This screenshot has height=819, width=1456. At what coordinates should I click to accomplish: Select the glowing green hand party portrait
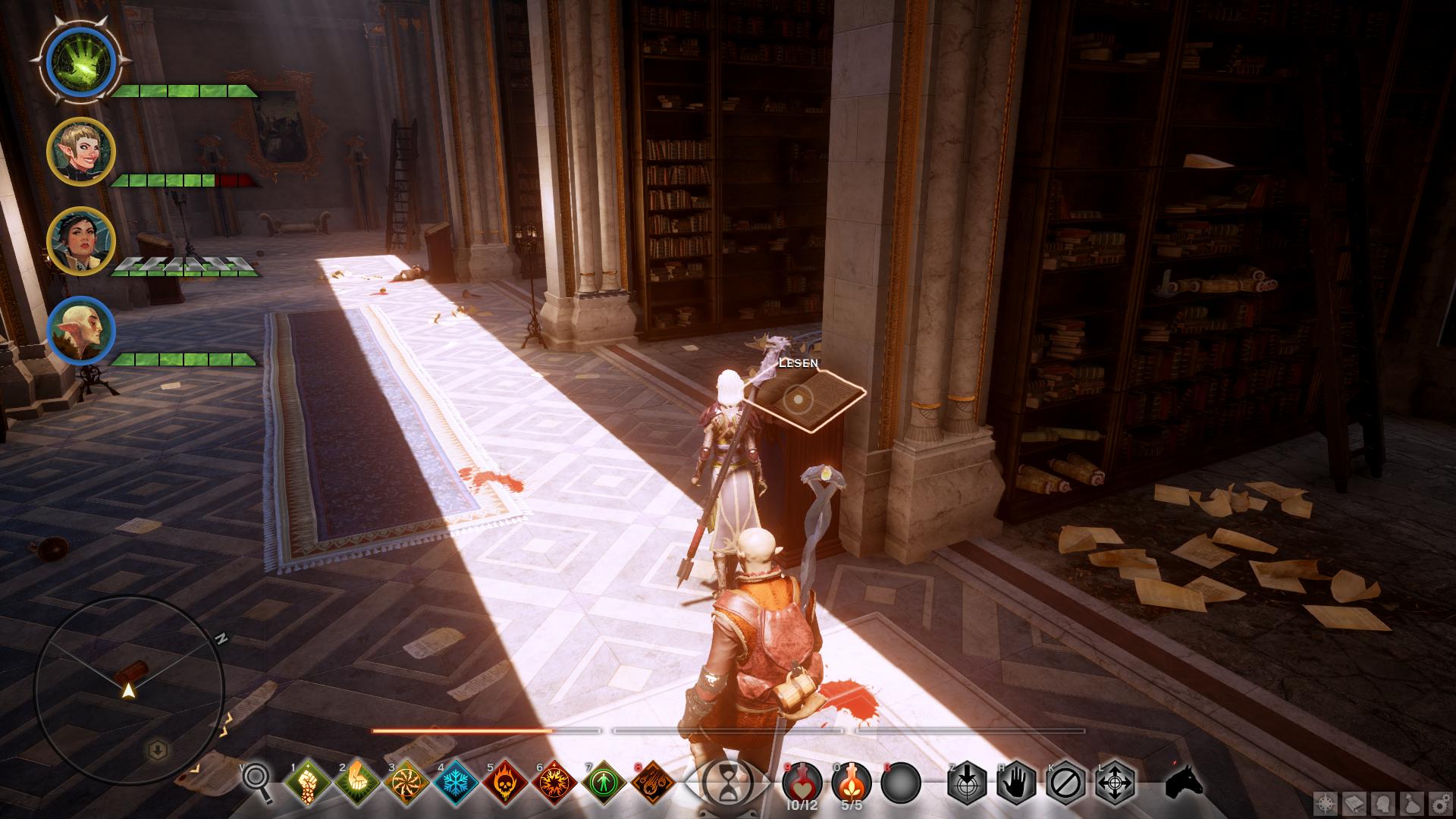tap(80, 61)
